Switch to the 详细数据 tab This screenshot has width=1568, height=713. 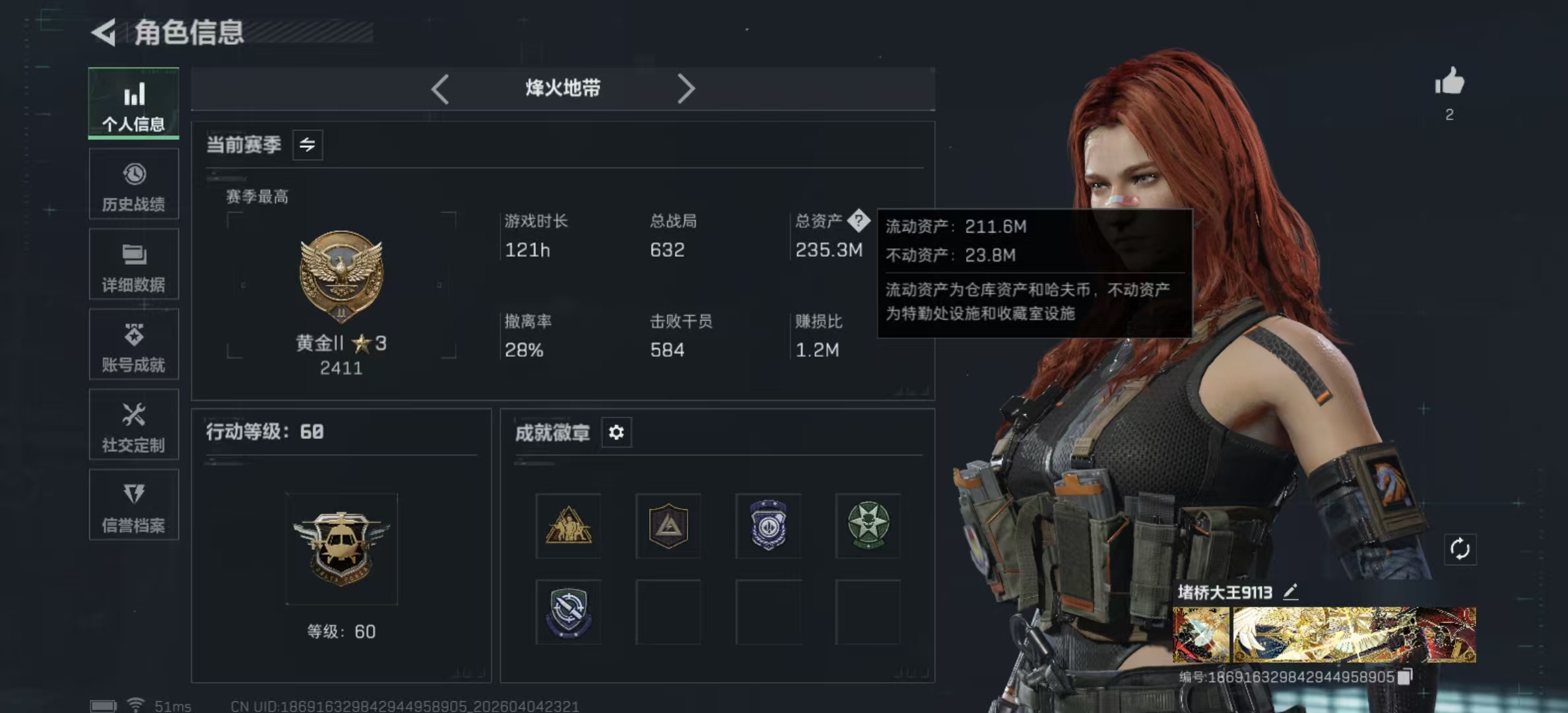click(133, 264)
